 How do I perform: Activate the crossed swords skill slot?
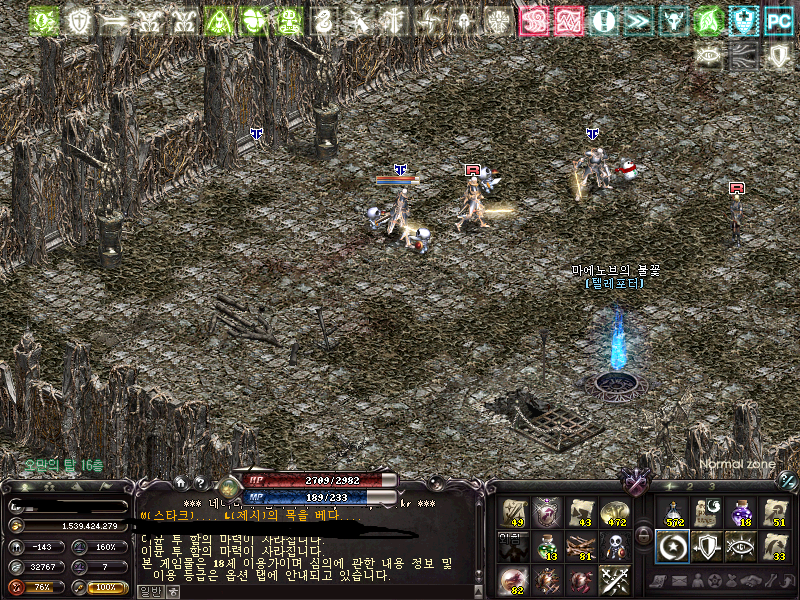coord(613,580)
